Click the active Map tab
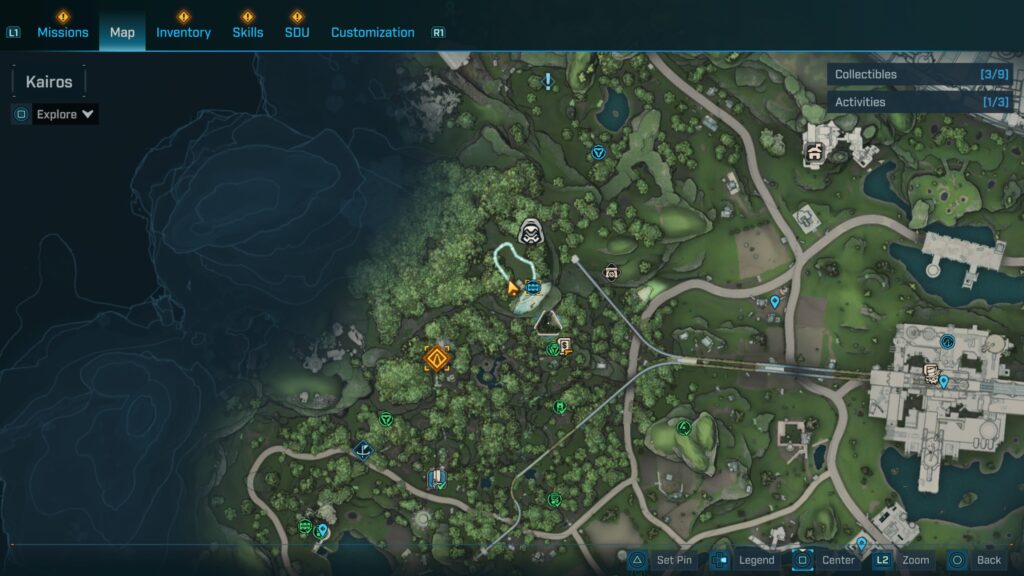Viewport: 1024px width, 576px height. (122, 32)
